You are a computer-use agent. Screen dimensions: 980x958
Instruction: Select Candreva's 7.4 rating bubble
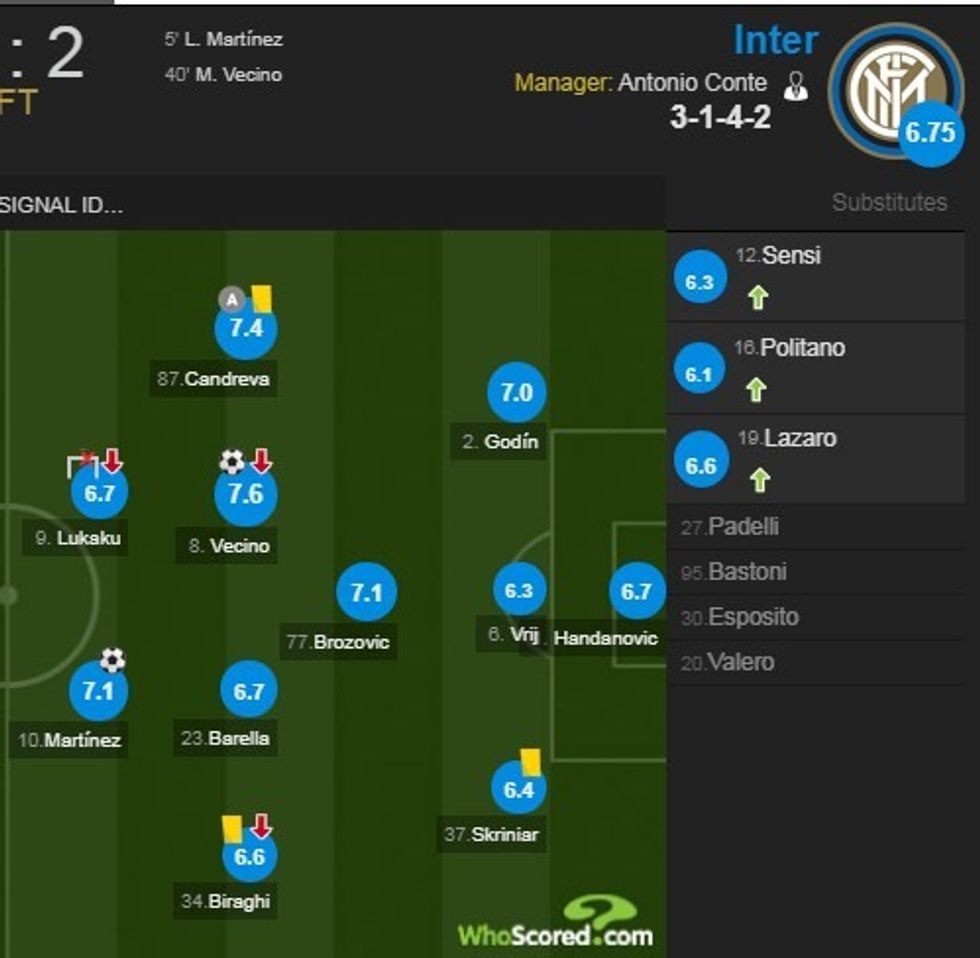[x=246, y=328]
